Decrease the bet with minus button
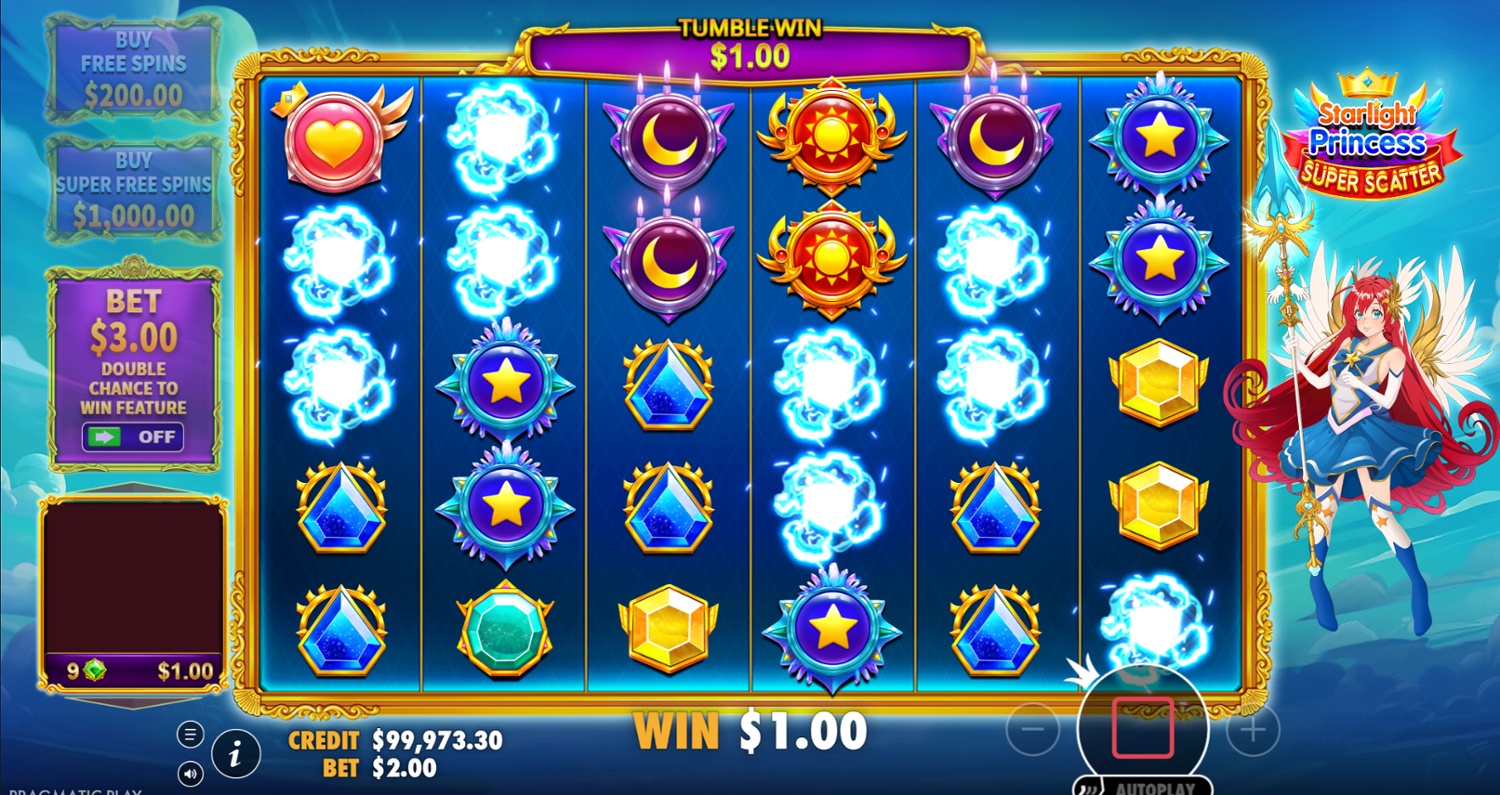1500x795 pixels. [1033, 731]
